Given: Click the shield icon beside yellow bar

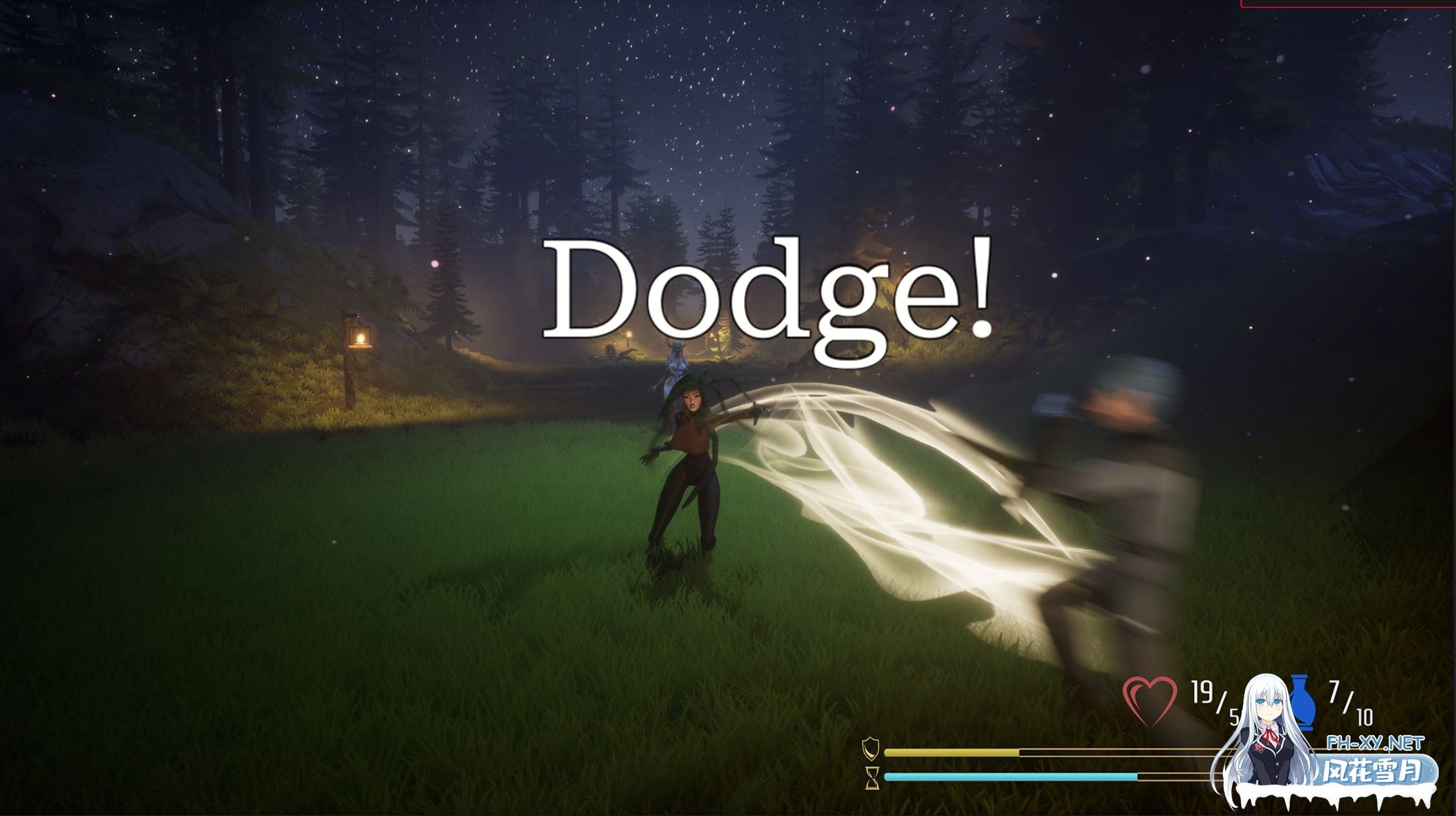Looking at the screenshot, I should [x=870, y=749].
